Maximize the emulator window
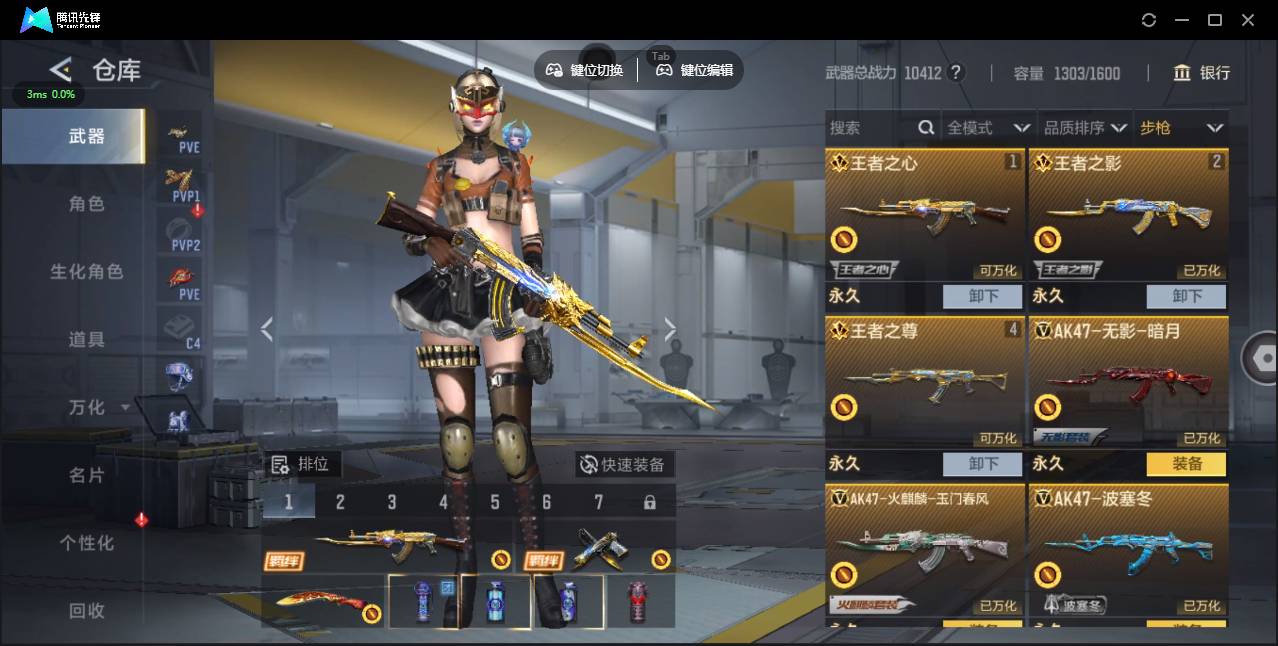The image size is (1278, 646). pyautogui.click(x=1215, y=20)
